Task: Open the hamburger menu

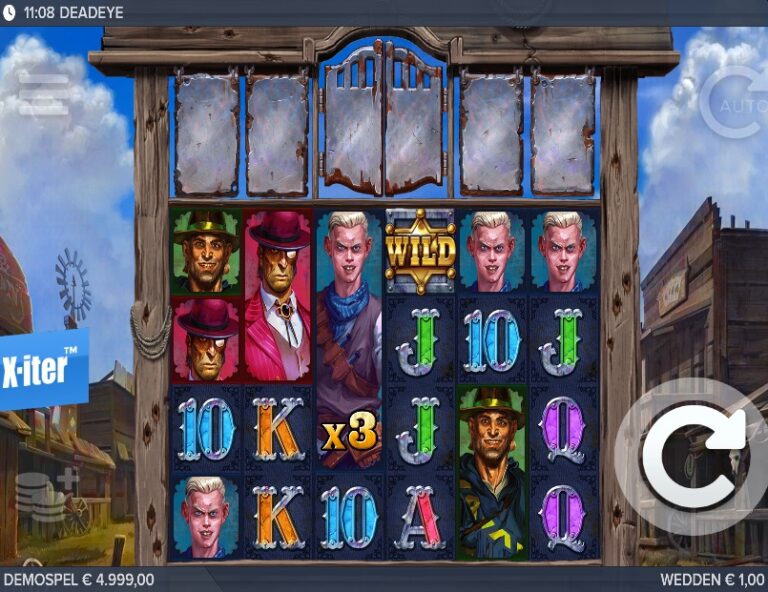Action: pyautogui.click(x=43, y=92)
